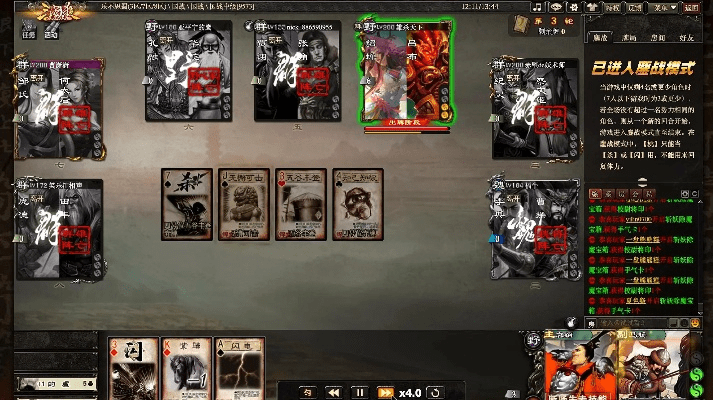Switch to the 好友 tab
This screenshot has width=713, height=400.
pos(689,36)
